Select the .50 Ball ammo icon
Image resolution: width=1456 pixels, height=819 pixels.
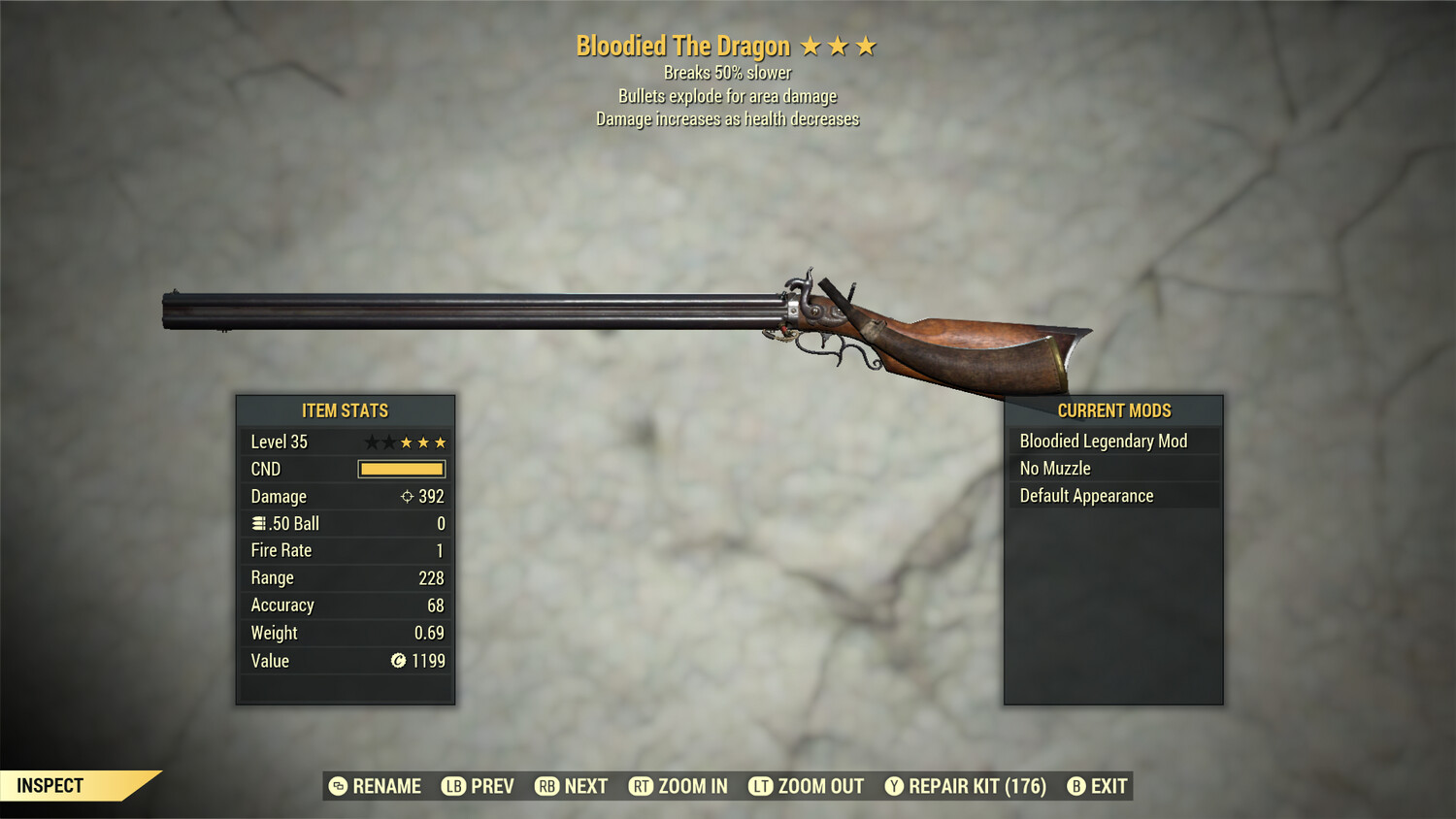pyautogui.click(x=259, y=523)
